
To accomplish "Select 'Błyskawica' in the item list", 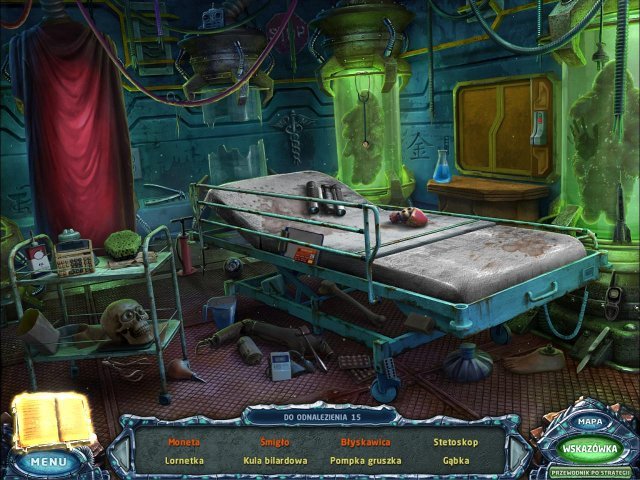I will (x=364, y=441).
